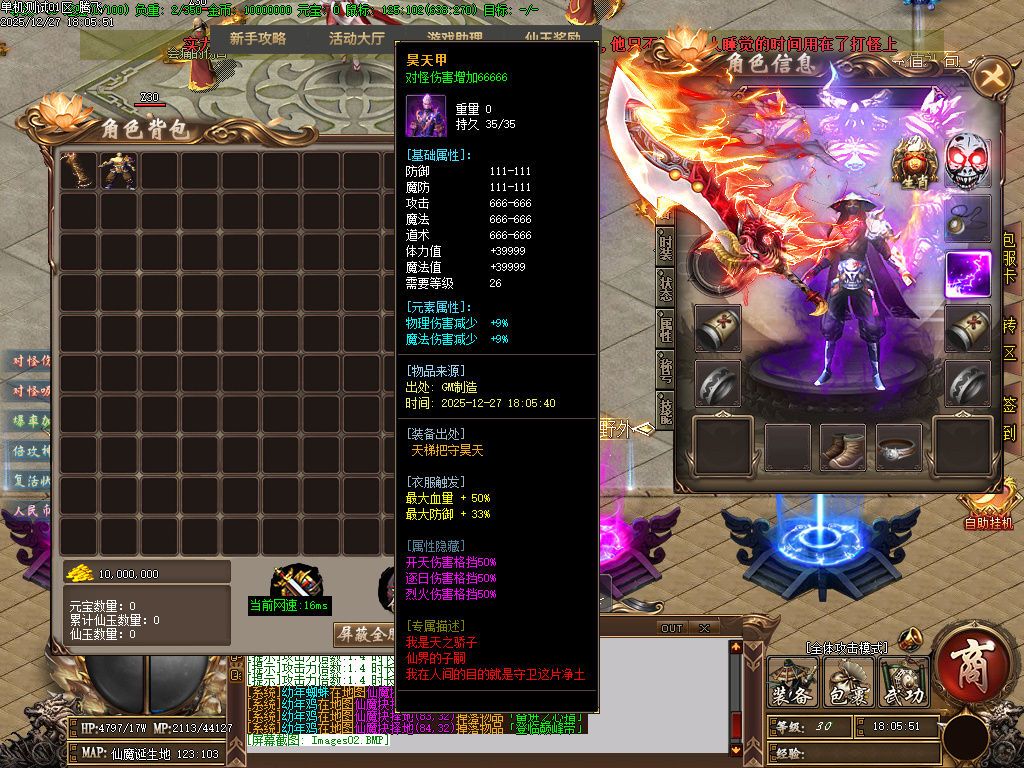Open the 装备 equipment button
Screen dimensions: 1024x768
pyautogui.click(x=792, y=682)
